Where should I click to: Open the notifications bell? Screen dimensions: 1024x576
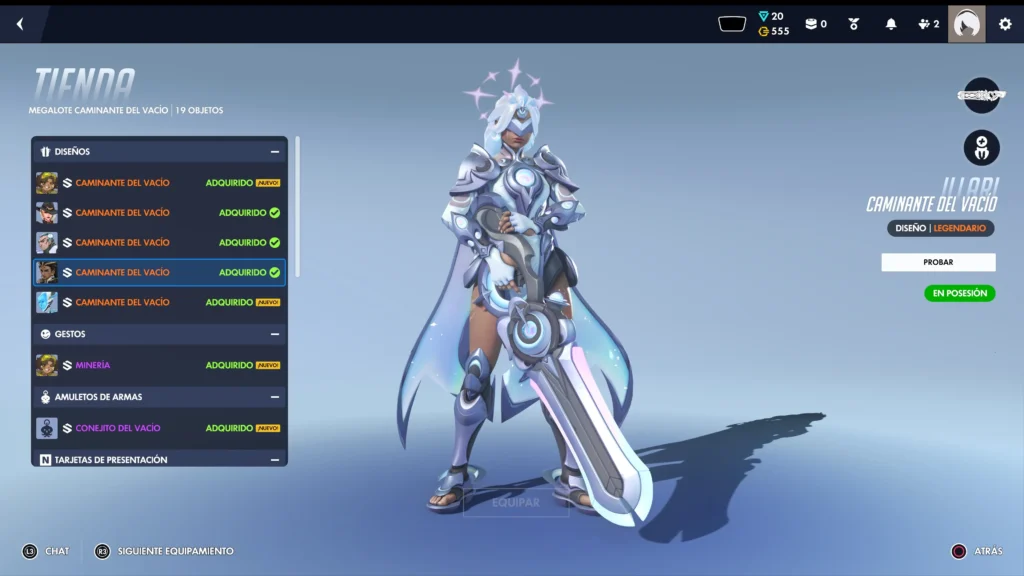point(891,24)
